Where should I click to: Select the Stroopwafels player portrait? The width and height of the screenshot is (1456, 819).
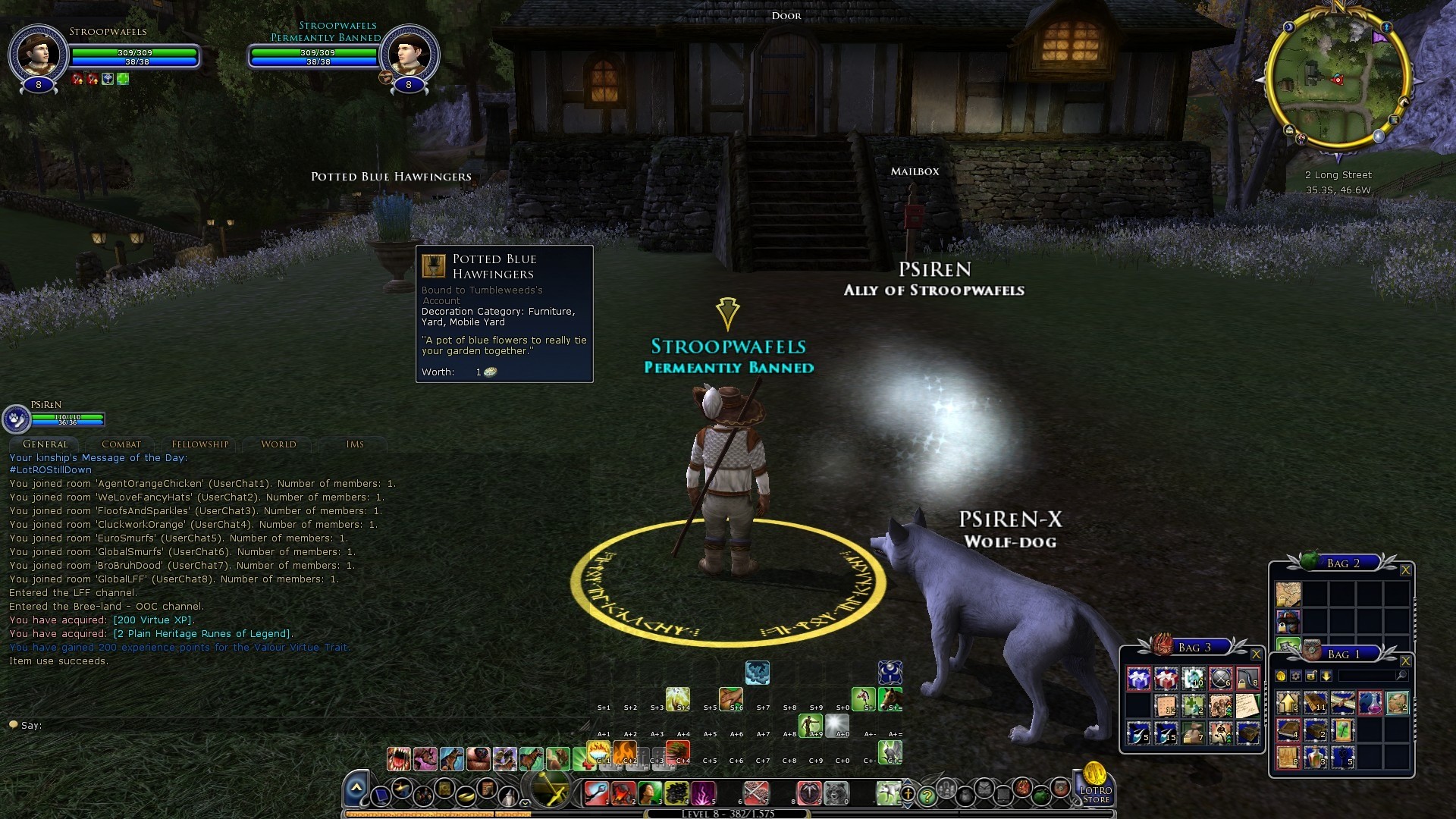coord(37,55)
